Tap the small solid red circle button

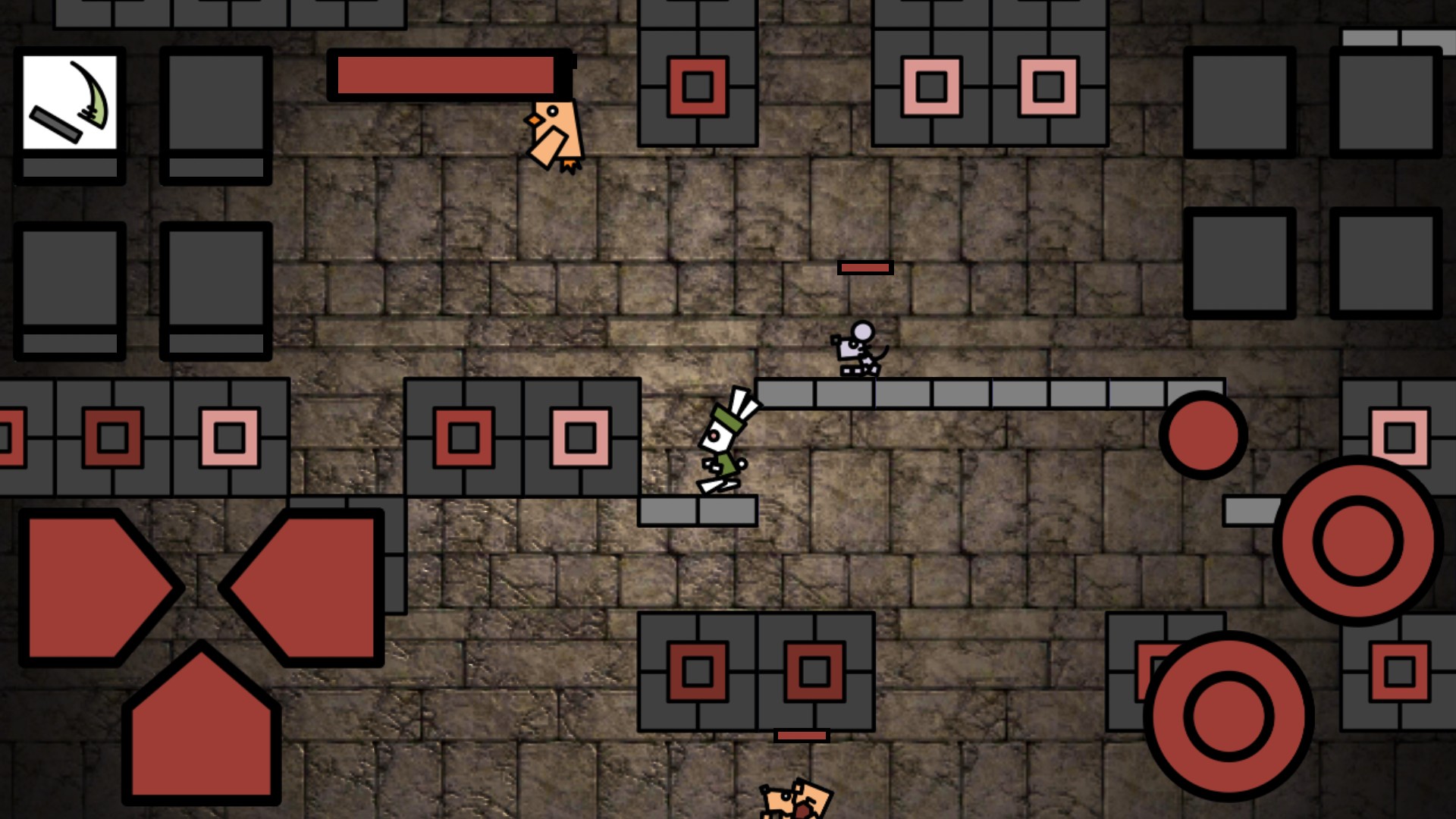pos(1203,435)
